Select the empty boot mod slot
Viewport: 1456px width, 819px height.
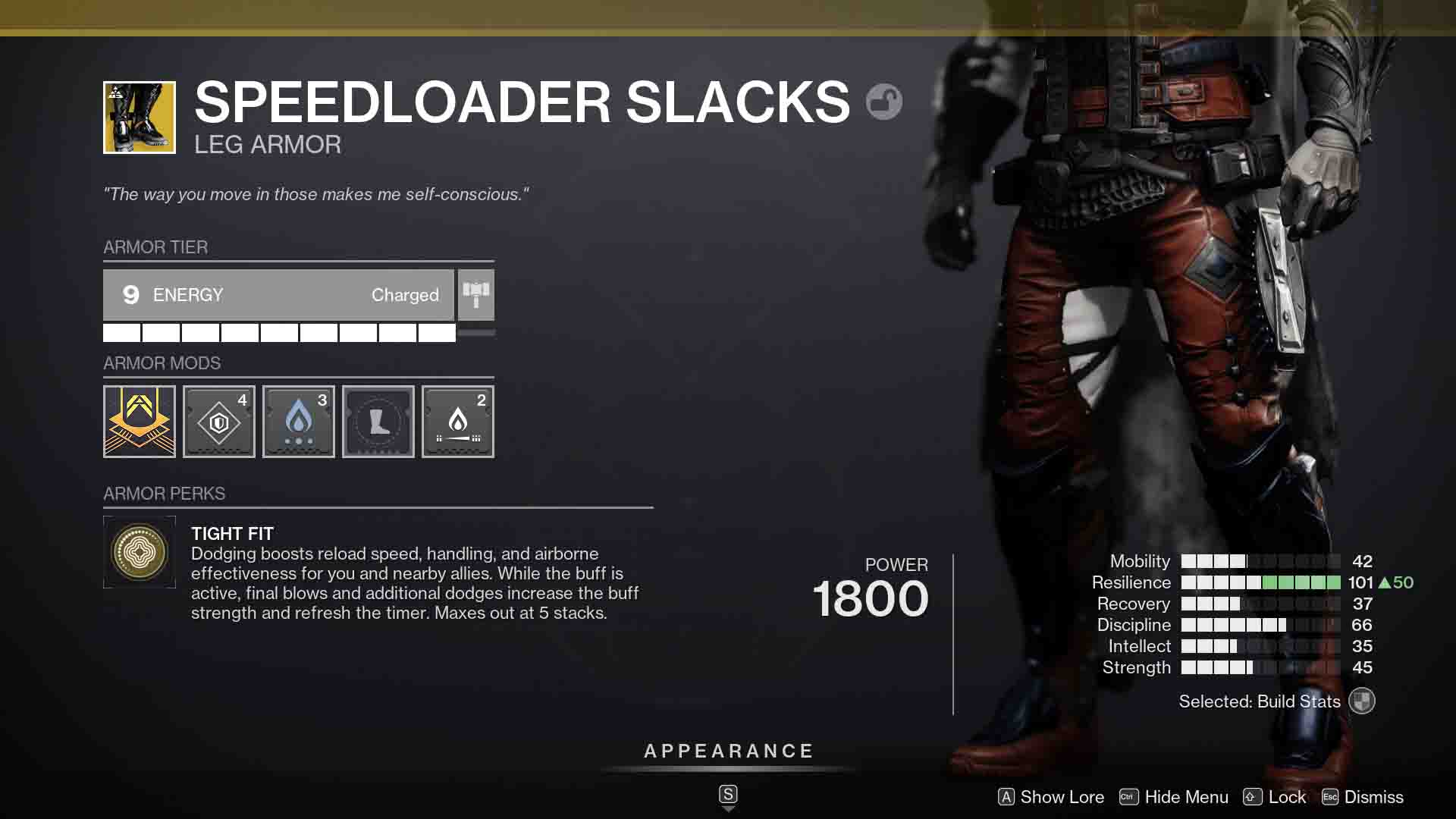(x=378, y=422)
